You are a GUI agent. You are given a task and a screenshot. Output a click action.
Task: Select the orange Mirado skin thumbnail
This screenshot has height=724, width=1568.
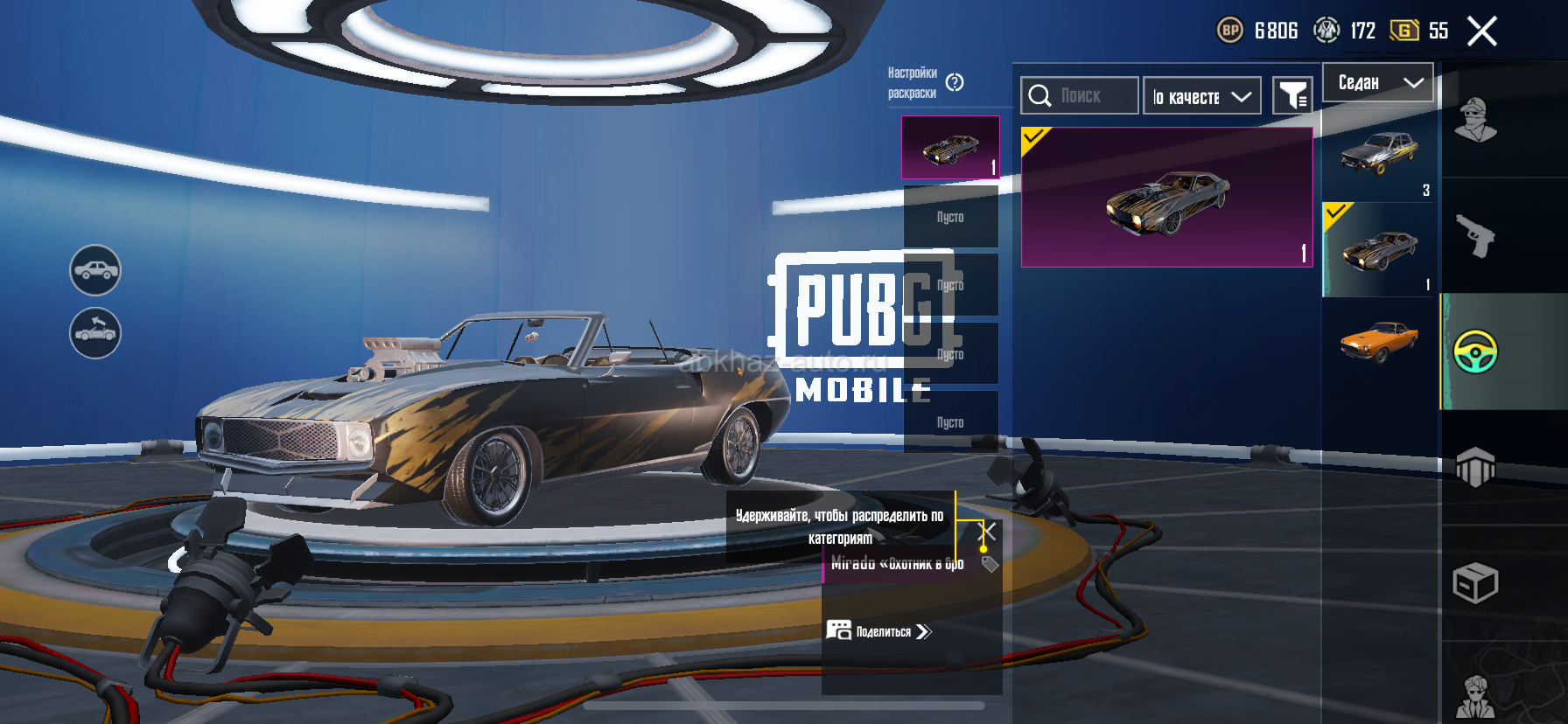coord(1379,341)
